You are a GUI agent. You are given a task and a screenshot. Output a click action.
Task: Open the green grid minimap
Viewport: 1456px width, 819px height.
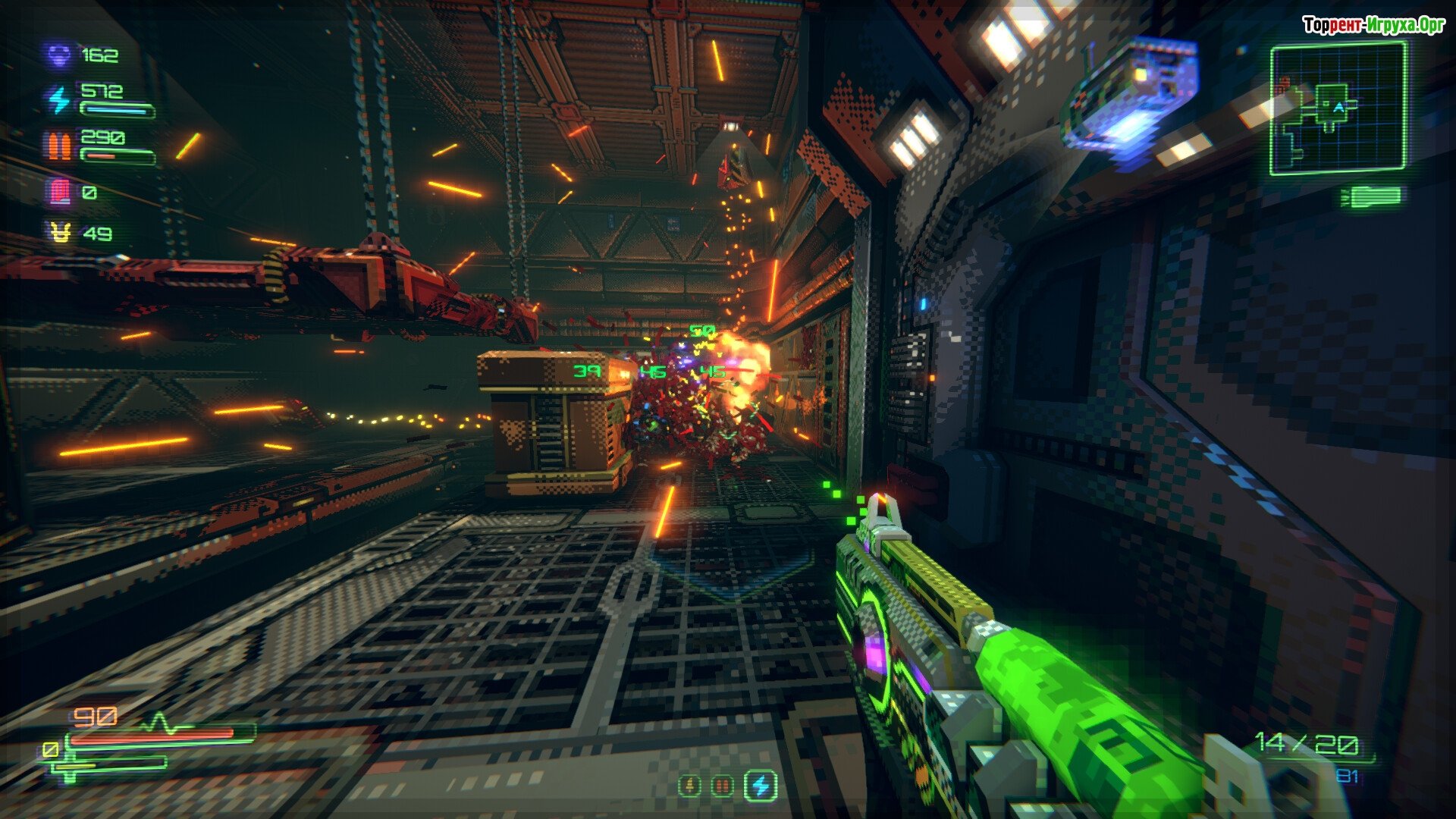[1338, 108]
